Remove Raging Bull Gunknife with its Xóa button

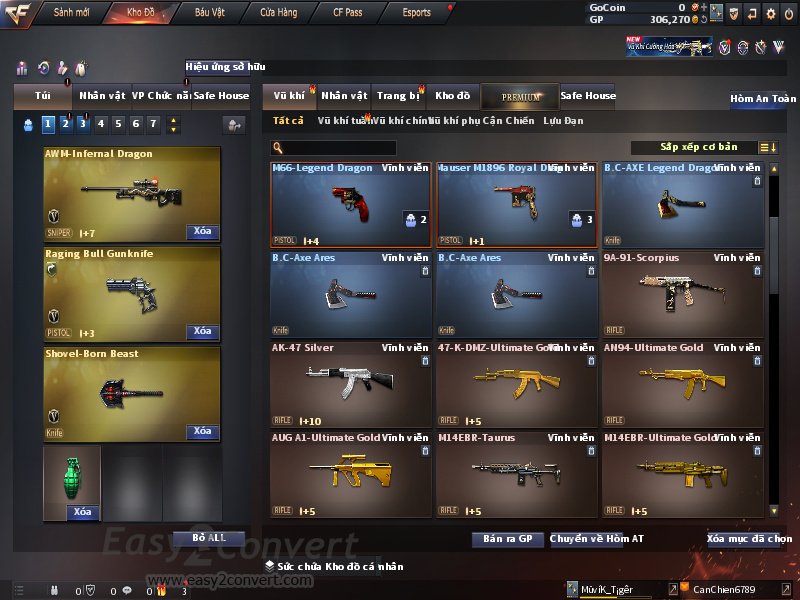[202, 331]
